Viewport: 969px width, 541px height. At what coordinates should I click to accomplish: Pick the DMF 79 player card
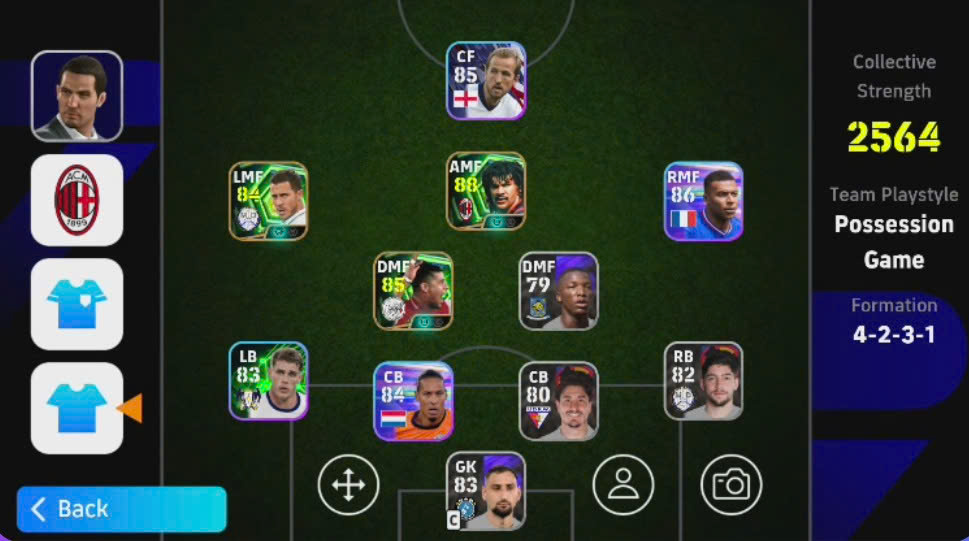coord(558,291)
